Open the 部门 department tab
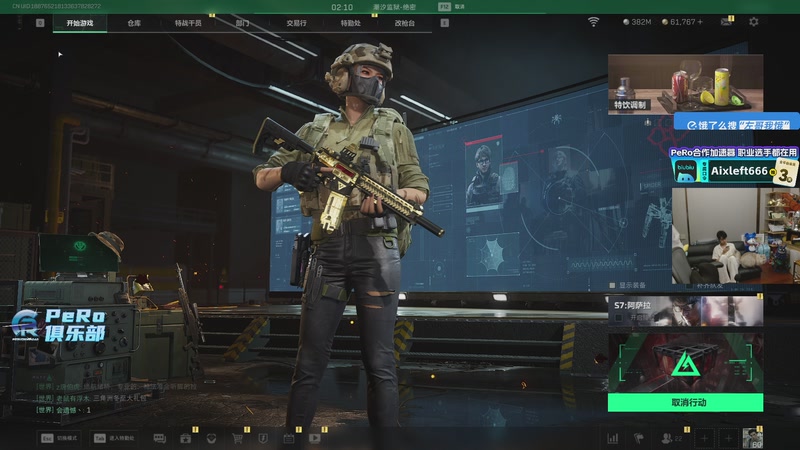 click(x=243, y=21)
